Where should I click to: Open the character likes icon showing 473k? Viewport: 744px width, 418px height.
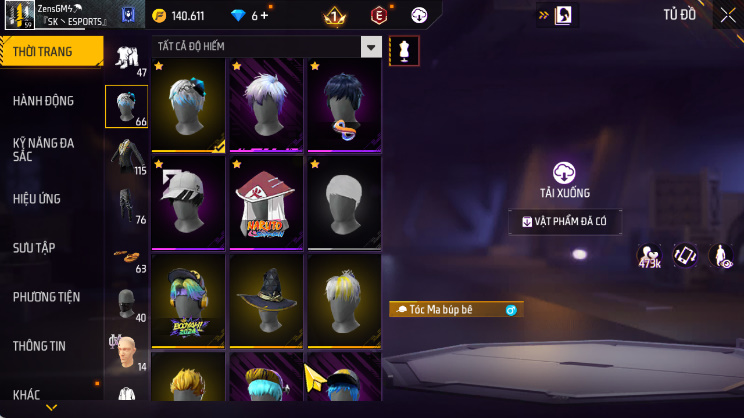[650, 257]
